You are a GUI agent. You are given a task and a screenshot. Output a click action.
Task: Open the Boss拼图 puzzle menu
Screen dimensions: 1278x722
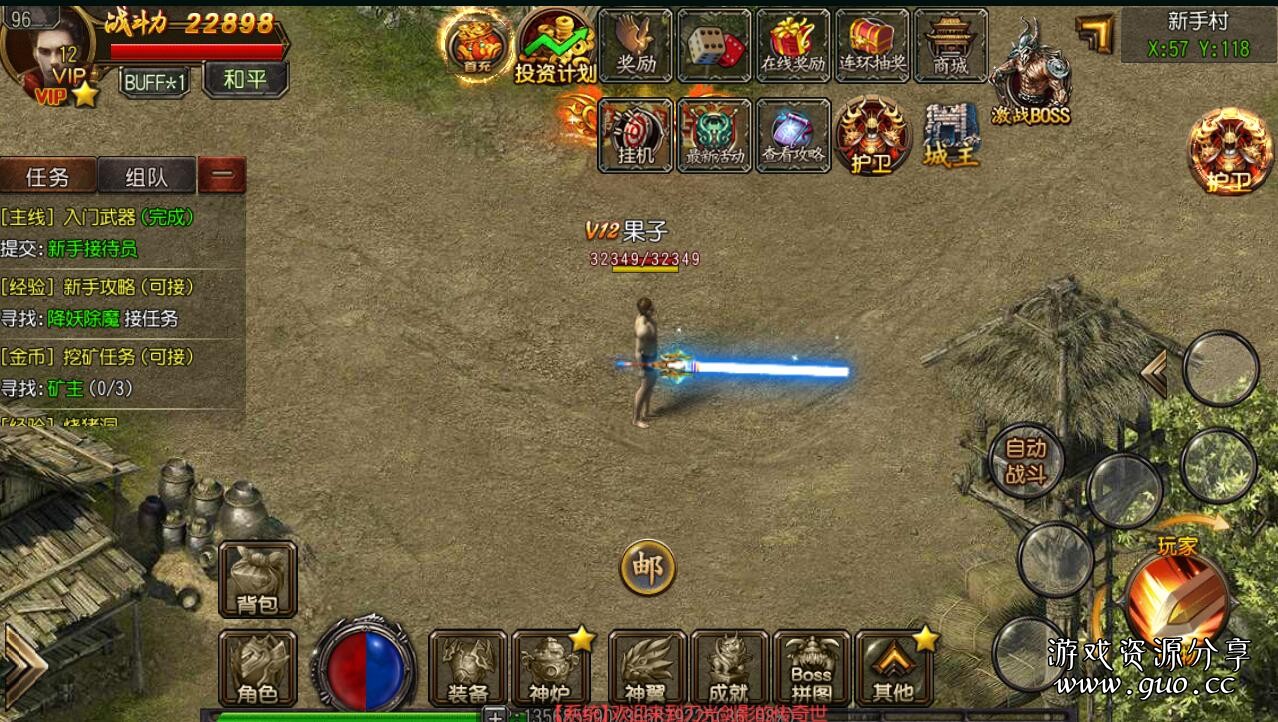811,668
